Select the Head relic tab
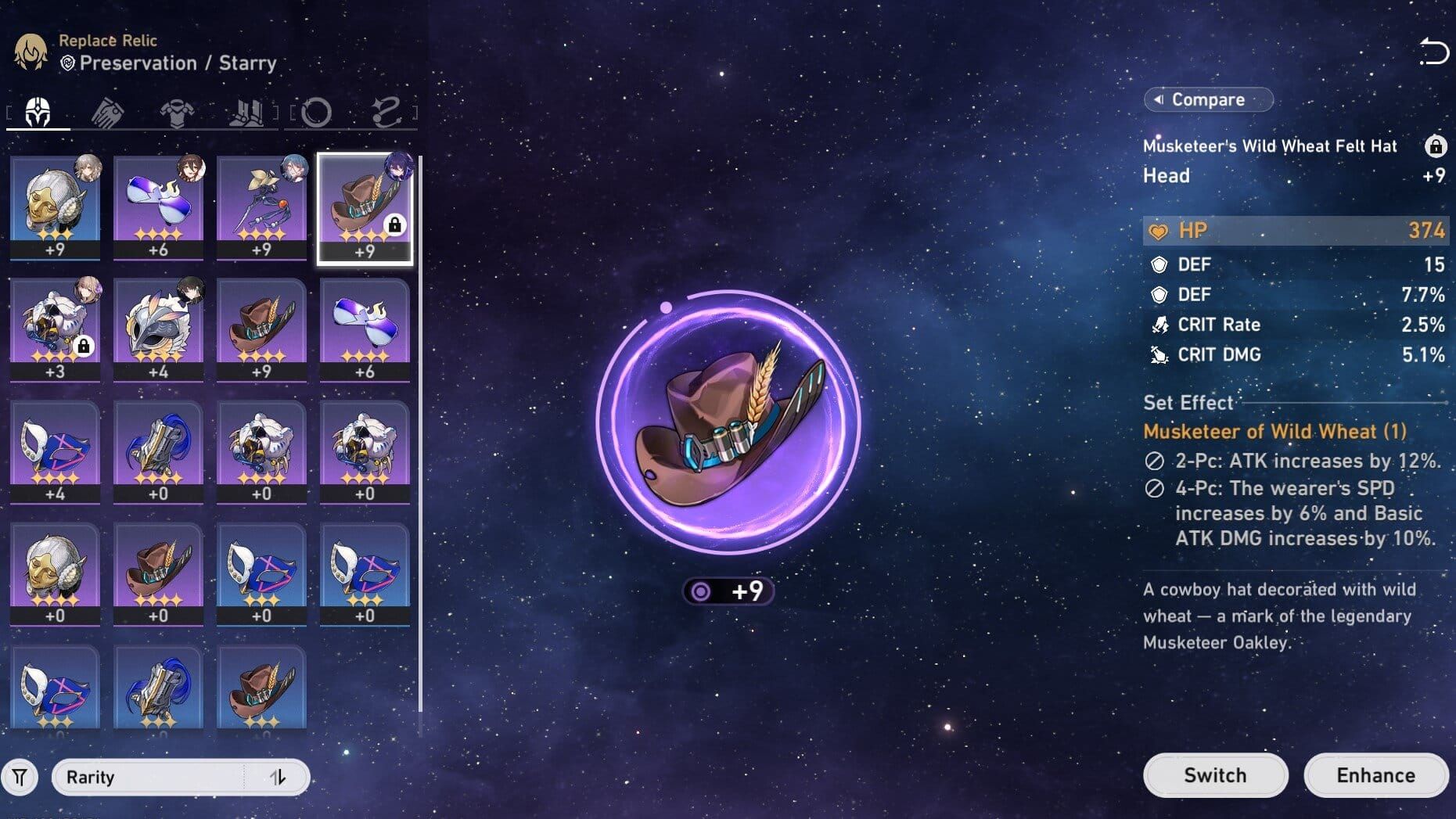 (38, 113)
